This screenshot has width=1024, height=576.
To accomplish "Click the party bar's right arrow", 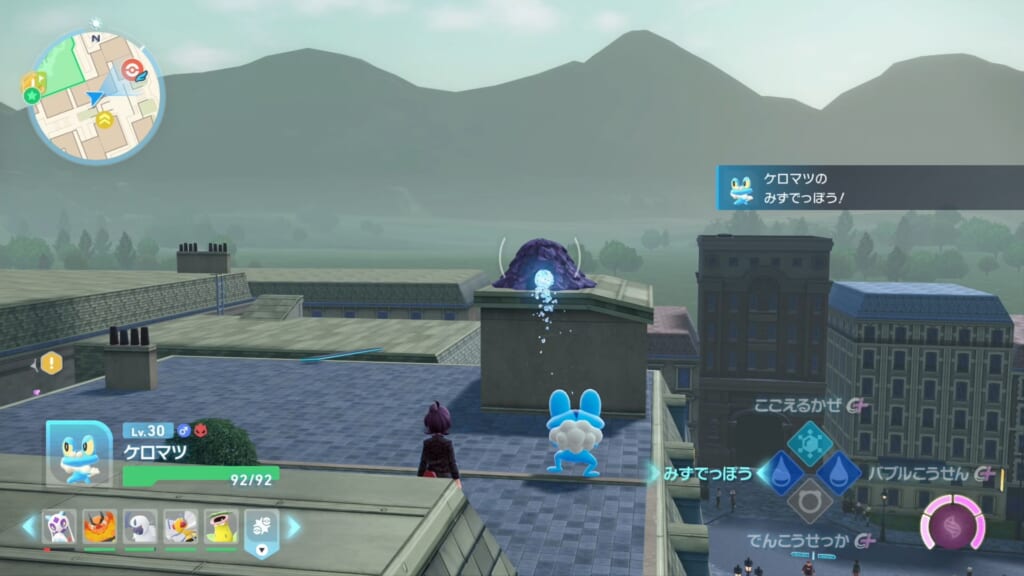I will pos(293,526).
